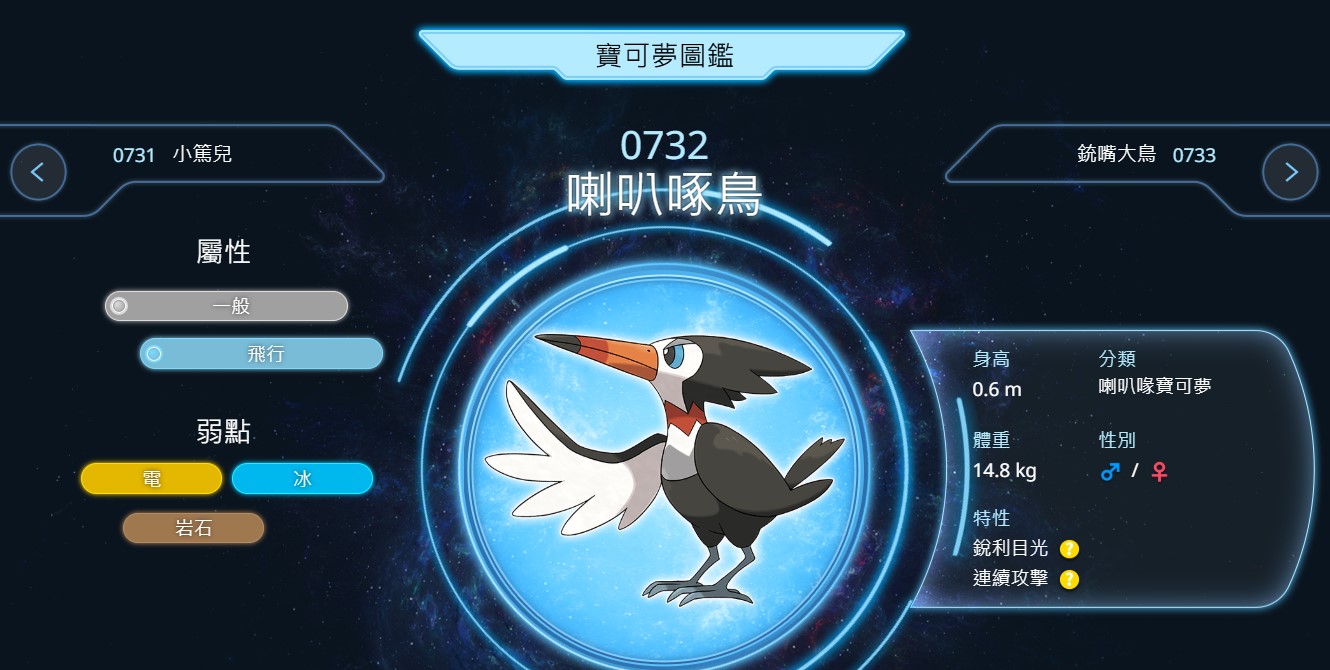Image resolution: width=1330 pixels, height=670 pixels.
Task: Select the 飛行 type badge
Action: [262, 354]
